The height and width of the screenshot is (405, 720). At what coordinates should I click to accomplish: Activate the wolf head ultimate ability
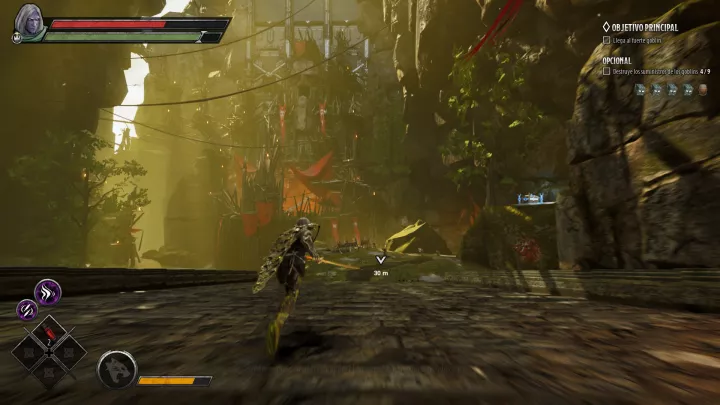[116, 370]
